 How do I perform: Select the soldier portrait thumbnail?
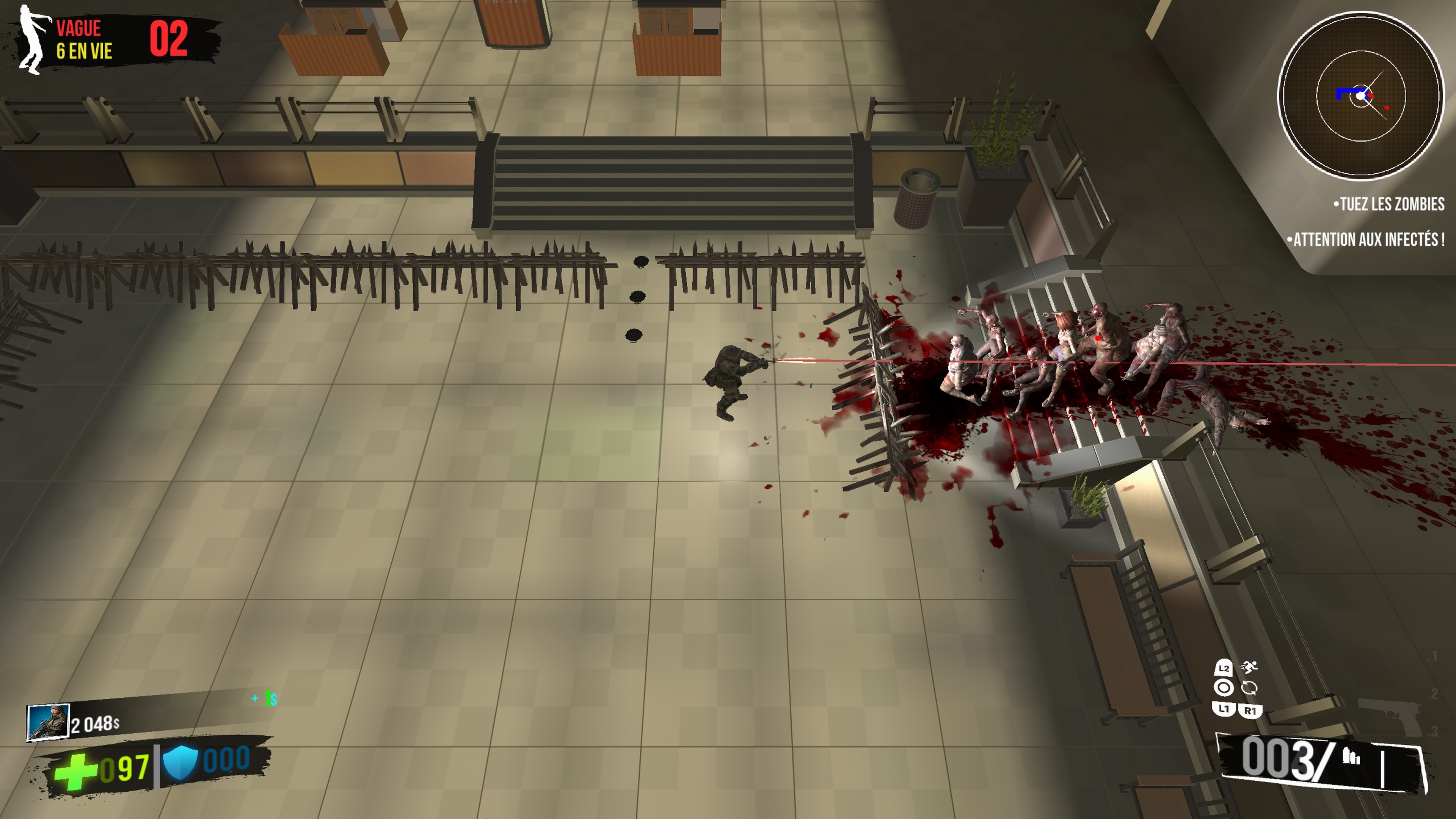point(48,722)
